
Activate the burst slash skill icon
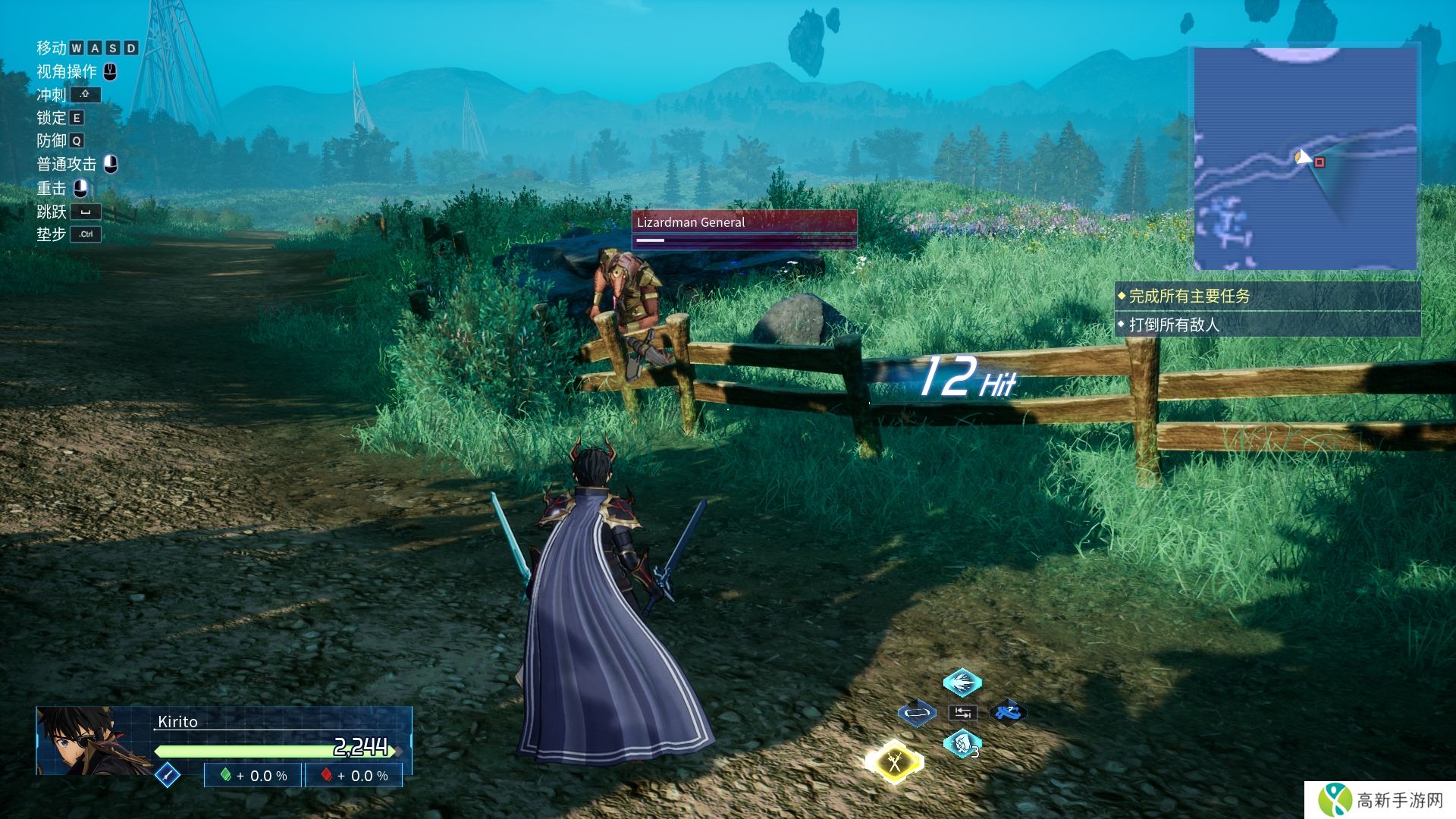(x=962, y=682)
